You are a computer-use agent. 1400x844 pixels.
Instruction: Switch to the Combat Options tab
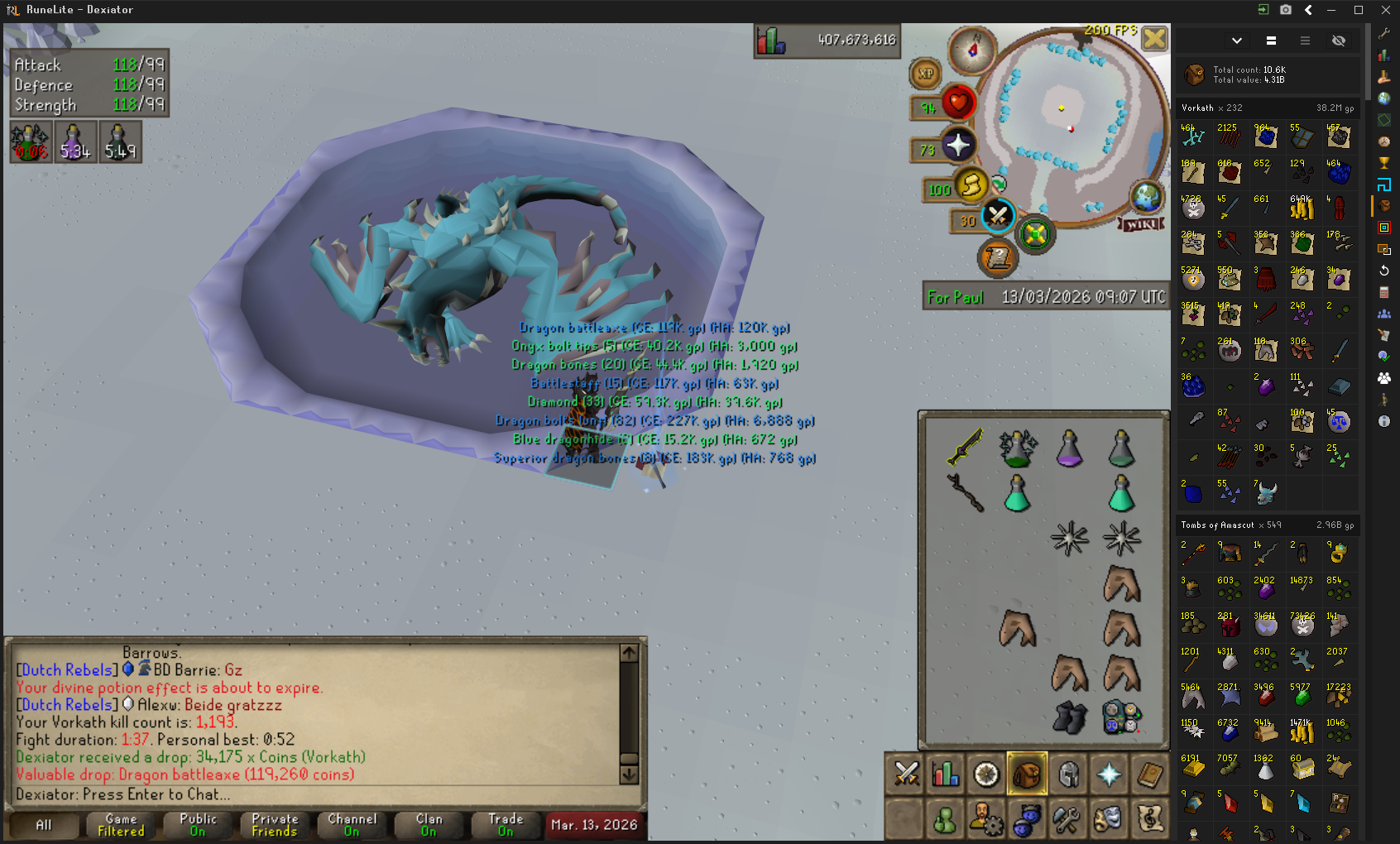[x=906, y=774]
